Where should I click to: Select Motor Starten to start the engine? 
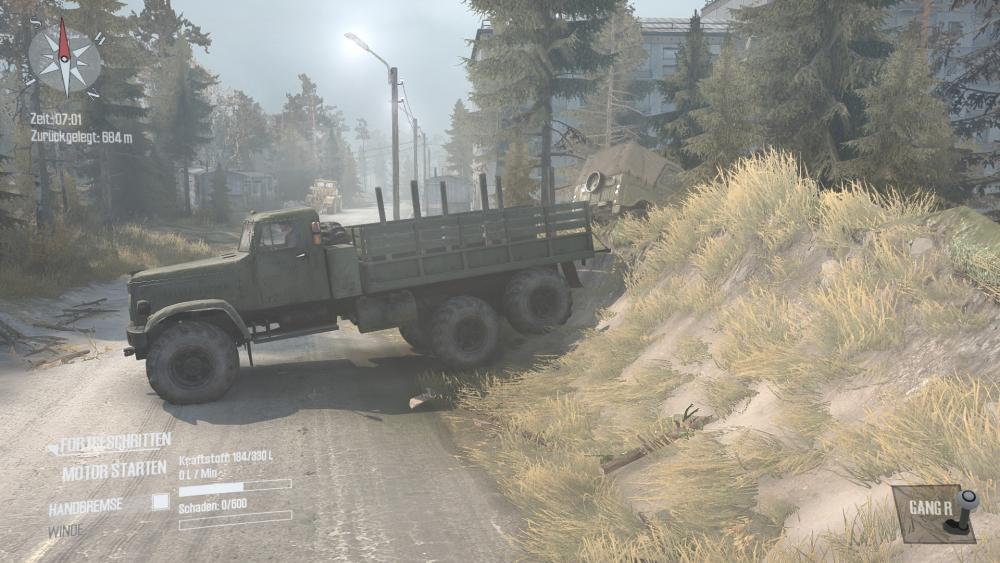[x=114, y=470]
